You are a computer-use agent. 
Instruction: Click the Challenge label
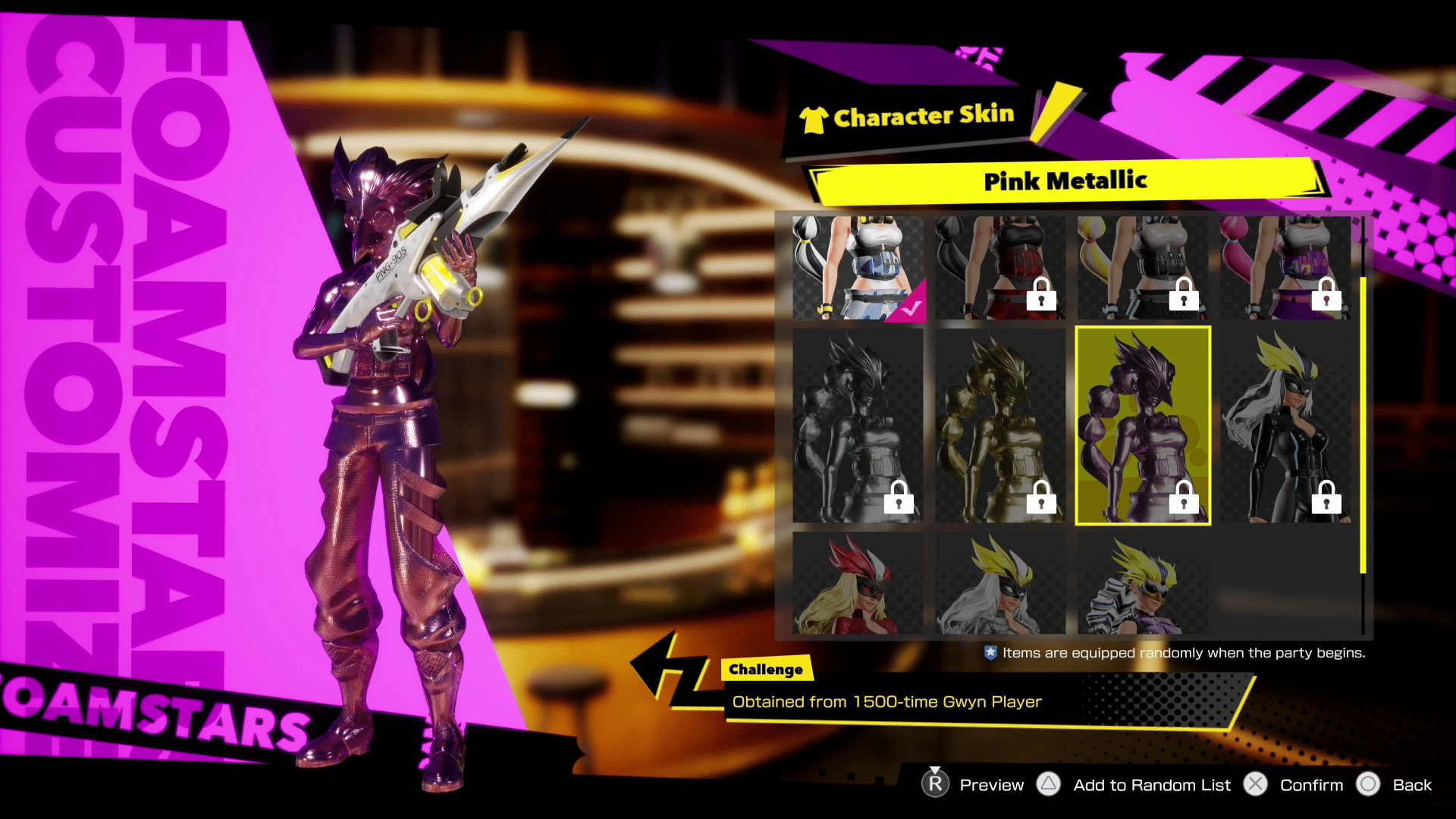pyautogui.click(x=765, y=669)
